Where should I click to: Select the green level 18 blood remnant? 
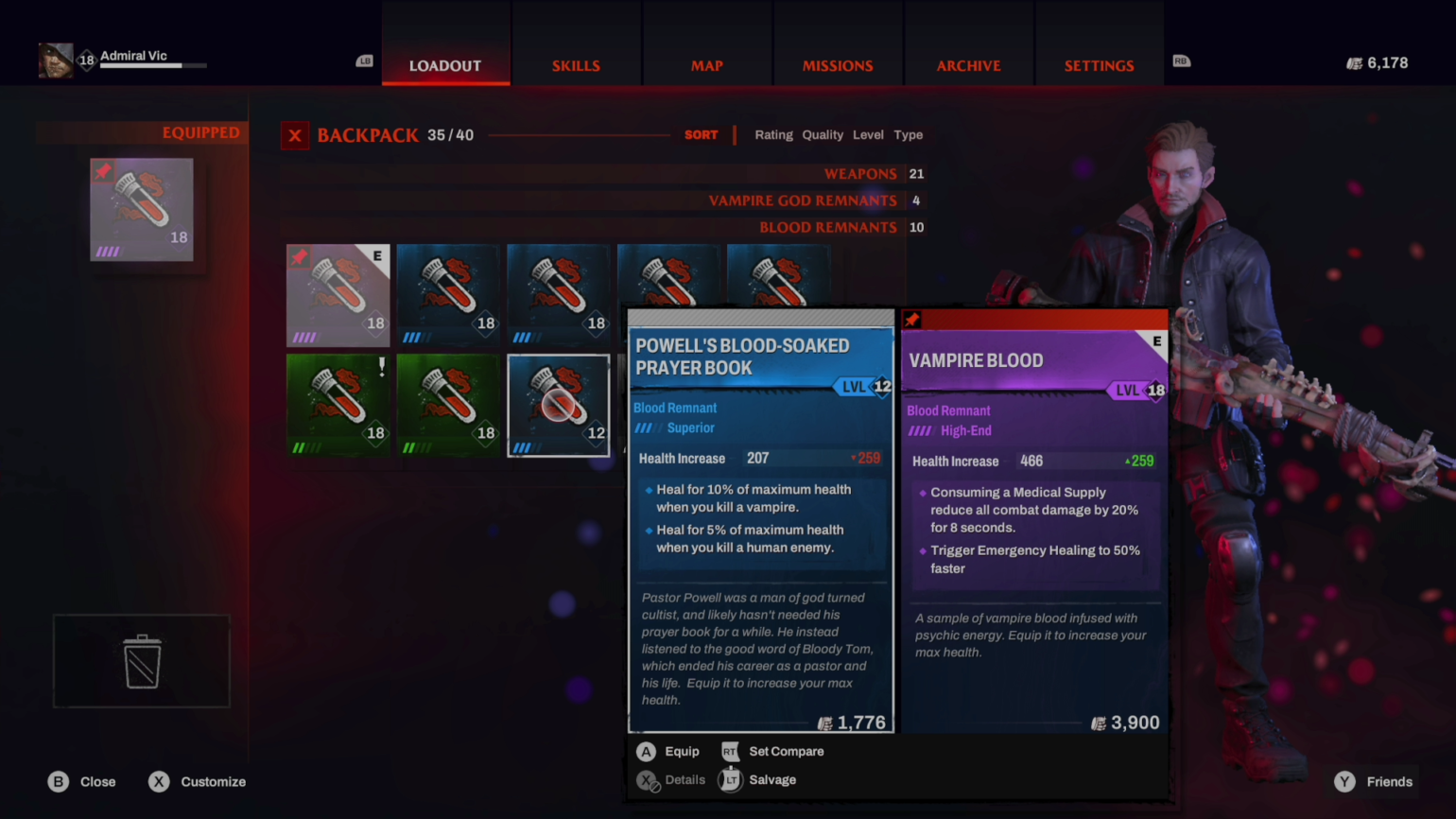pos(448,405)
